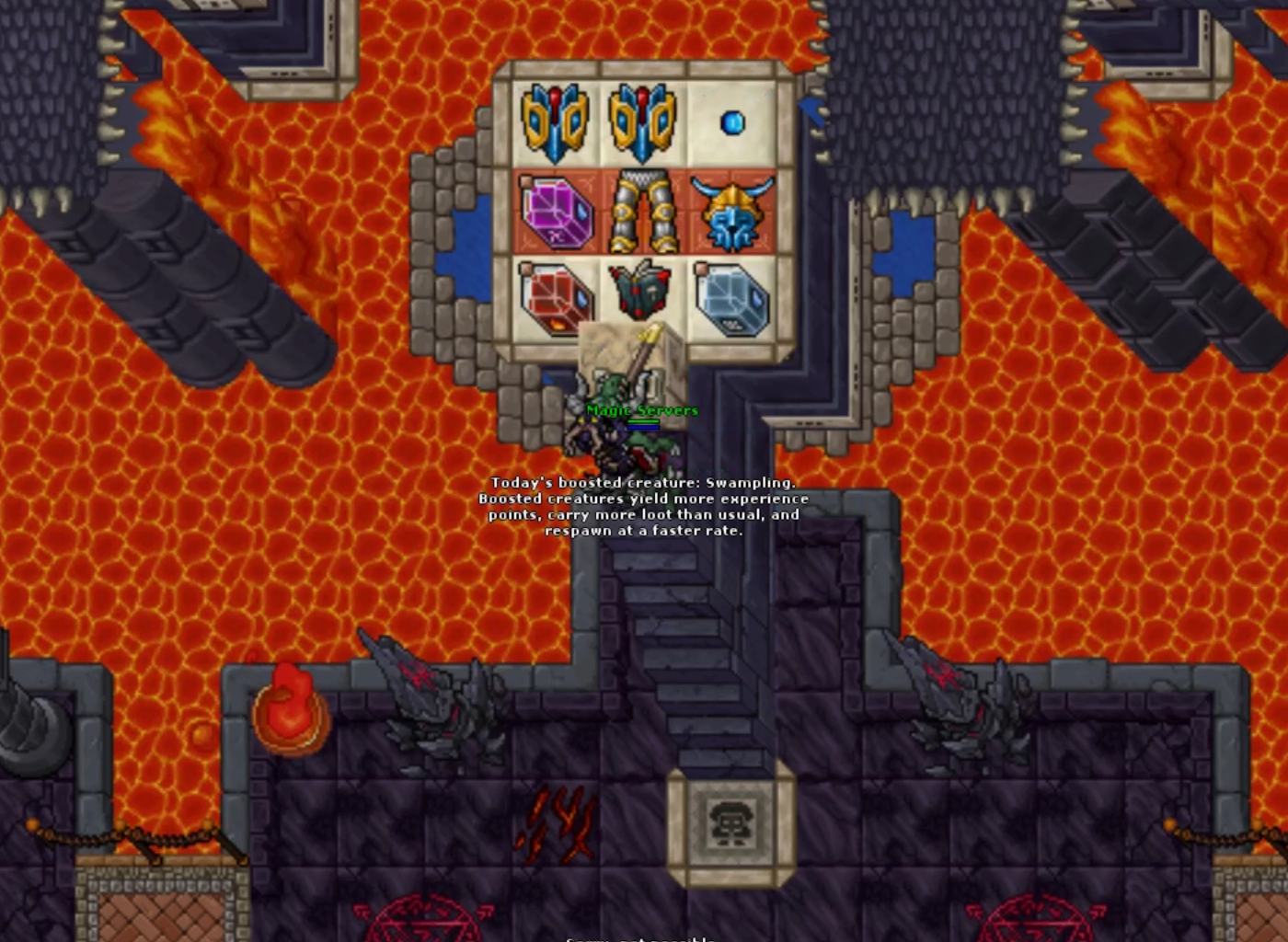Pick the silver and gold plate legs
The height and width of the screenshot is (942, 1288).
pos(644,213)
